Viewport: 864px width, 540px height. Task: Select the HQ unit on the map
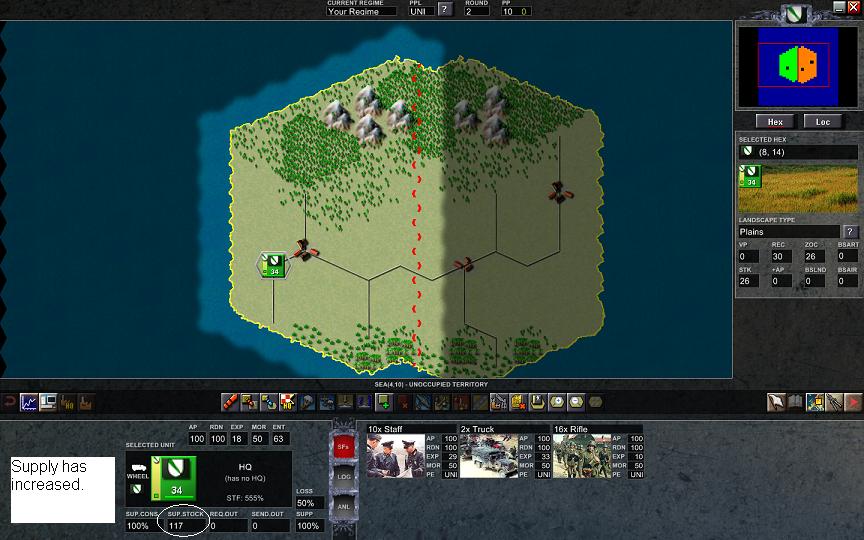273,264
